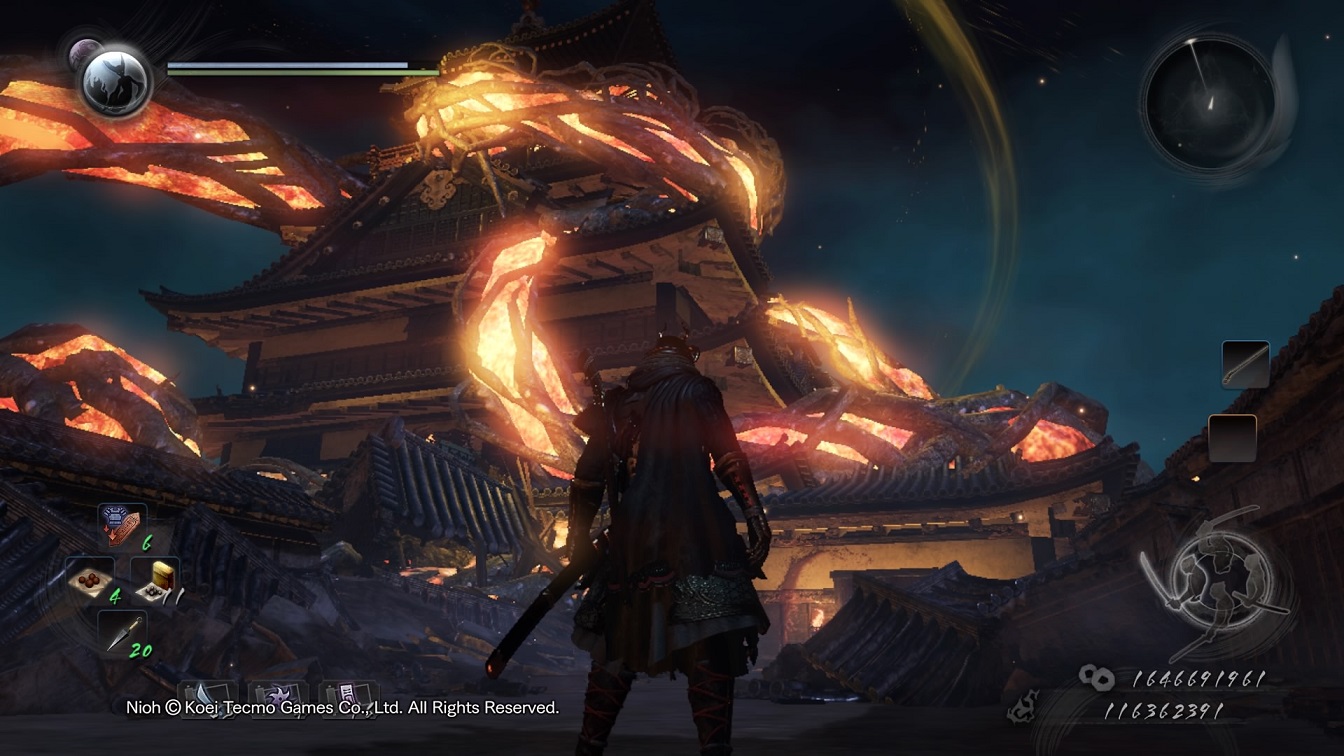Select the equipped sword weapon slot

1245,364
